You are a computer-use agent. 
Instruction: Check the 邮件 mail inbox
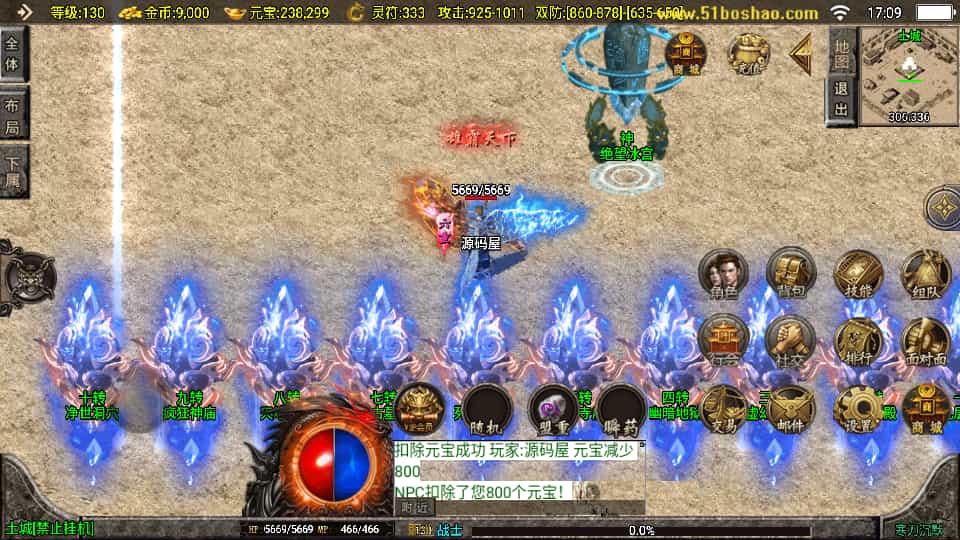click(x=791, y=408)
